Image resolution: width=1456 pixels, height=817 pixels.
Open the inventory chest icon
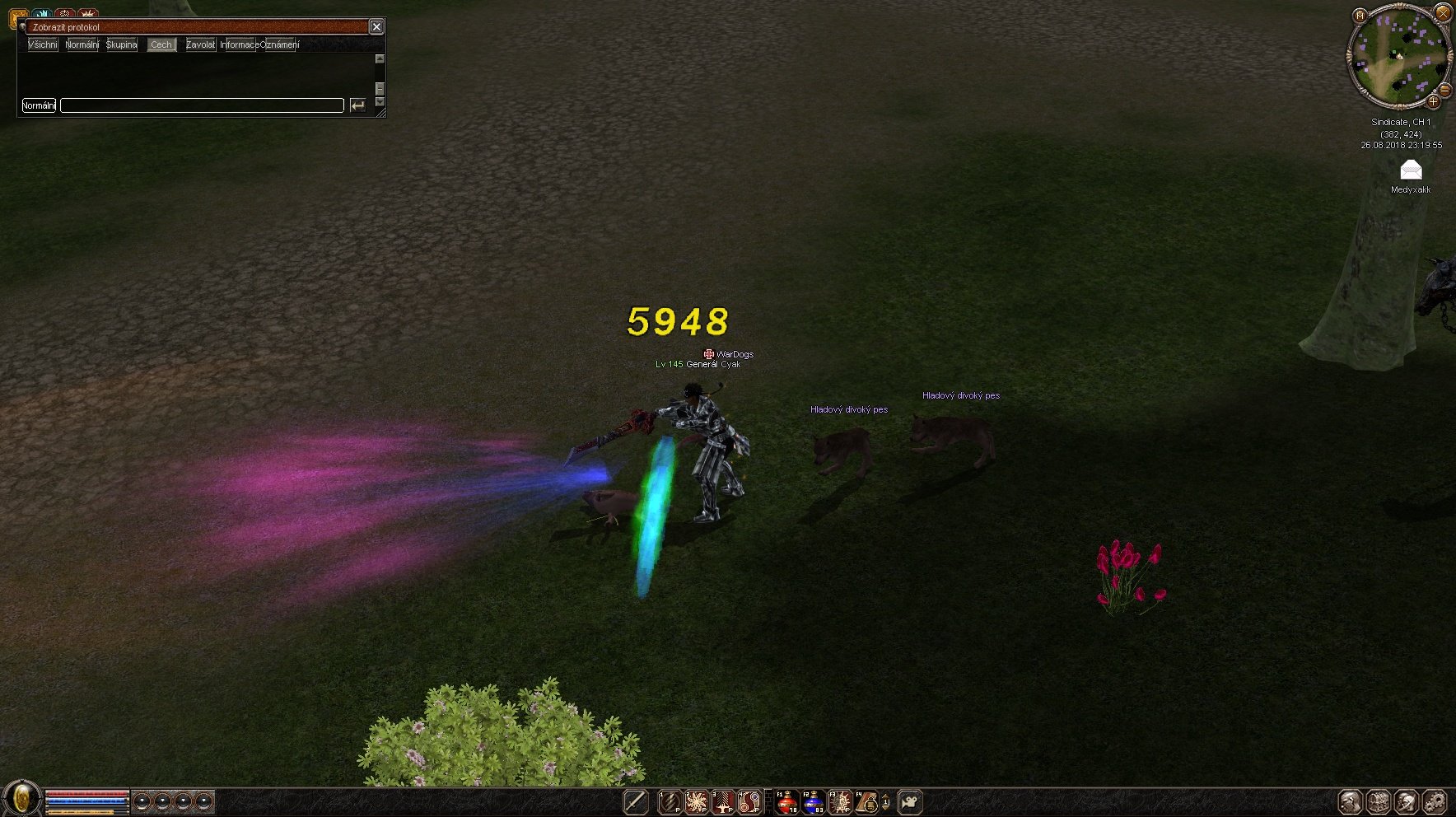(x=1379, y=801)
